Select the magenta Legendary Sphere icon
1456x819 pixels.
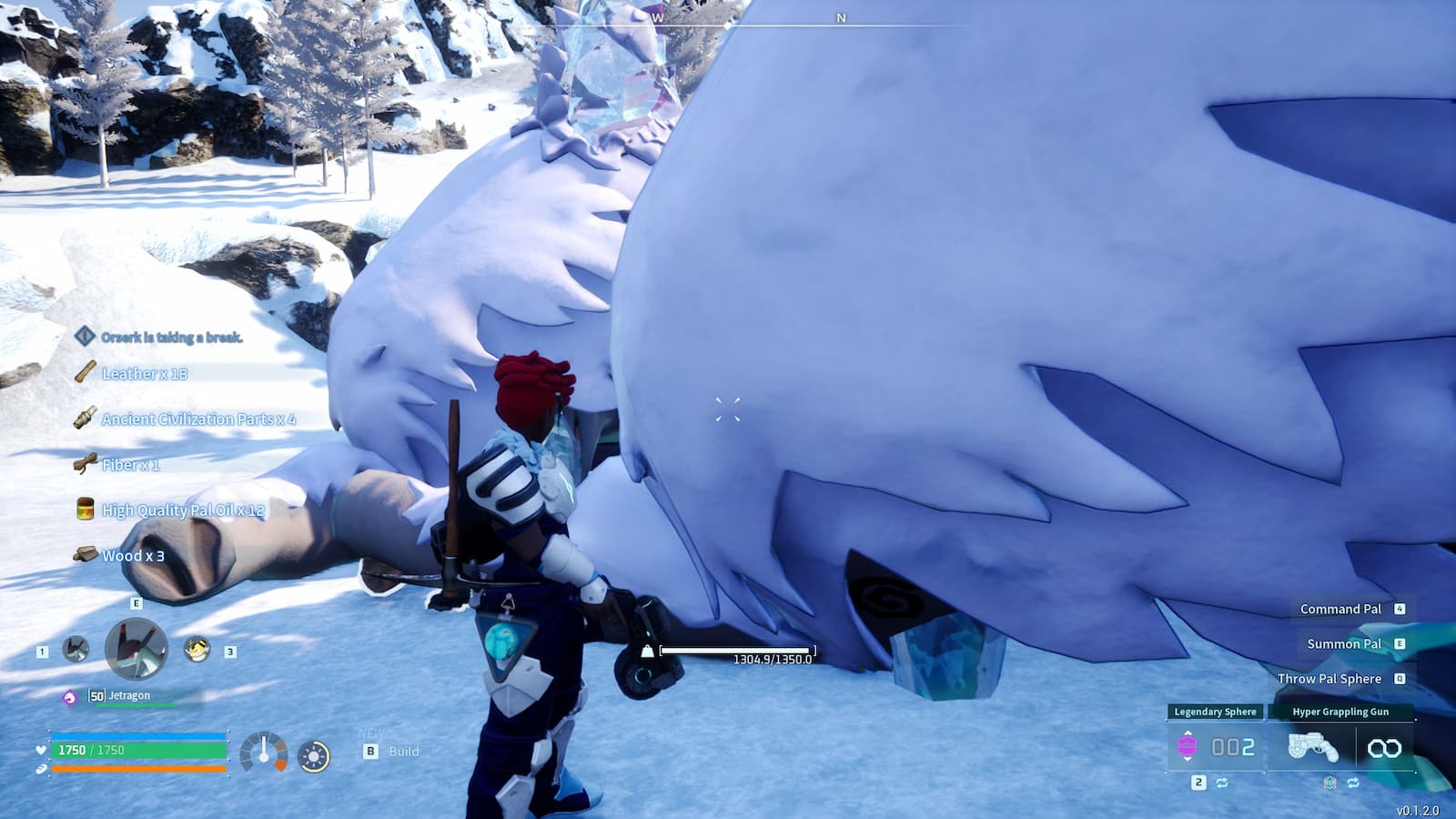click(x=1188, y=746)
